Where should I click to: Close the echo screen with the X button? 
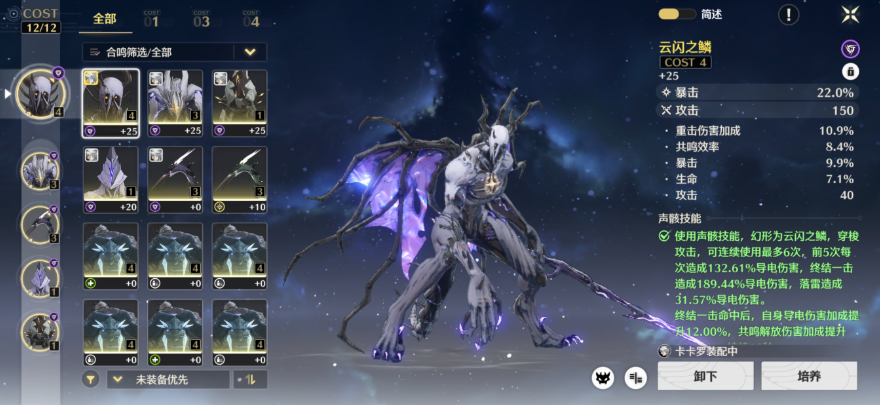(x=850, y=14)
